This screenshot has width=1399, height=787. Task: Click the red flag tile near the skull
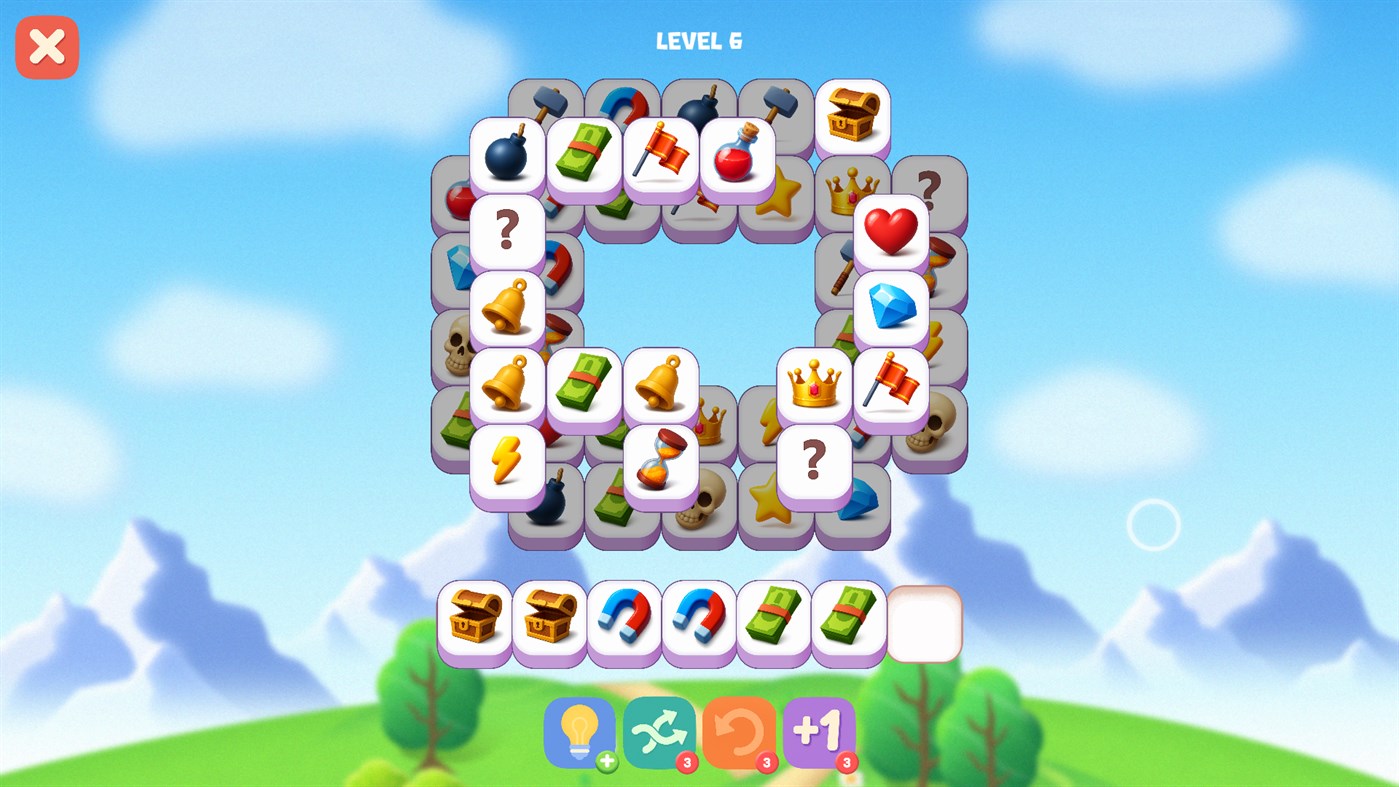pos(889,385)
